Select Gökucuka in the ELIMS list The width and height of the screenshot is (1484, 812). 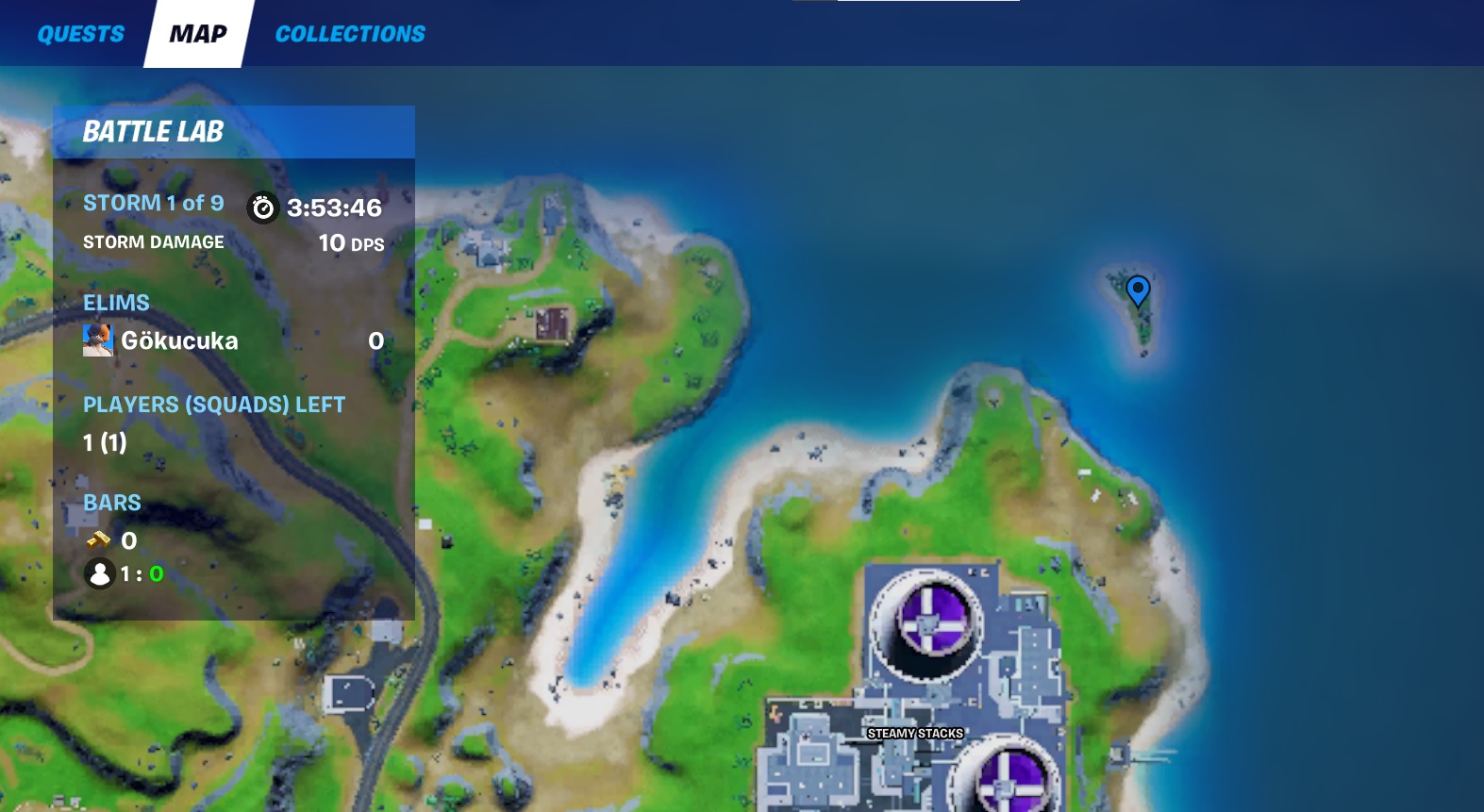tap(180, 340)
